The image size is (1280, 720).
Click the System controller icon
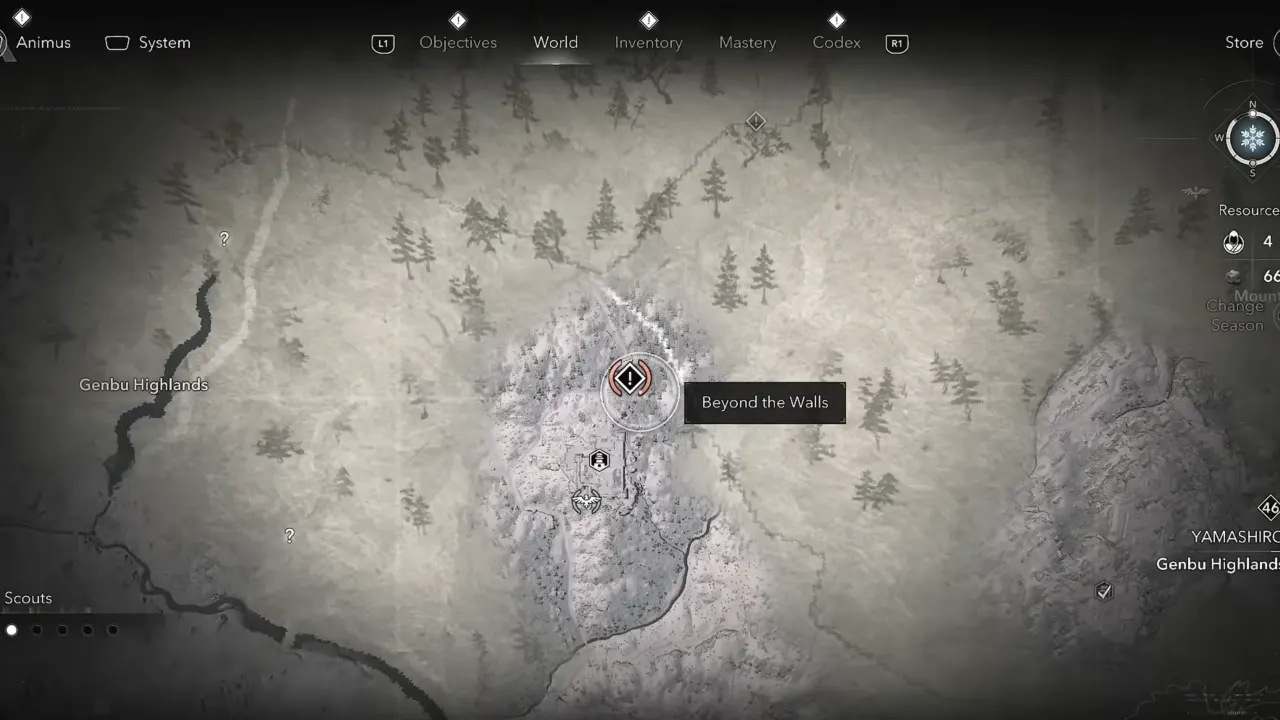coord(117,42)
